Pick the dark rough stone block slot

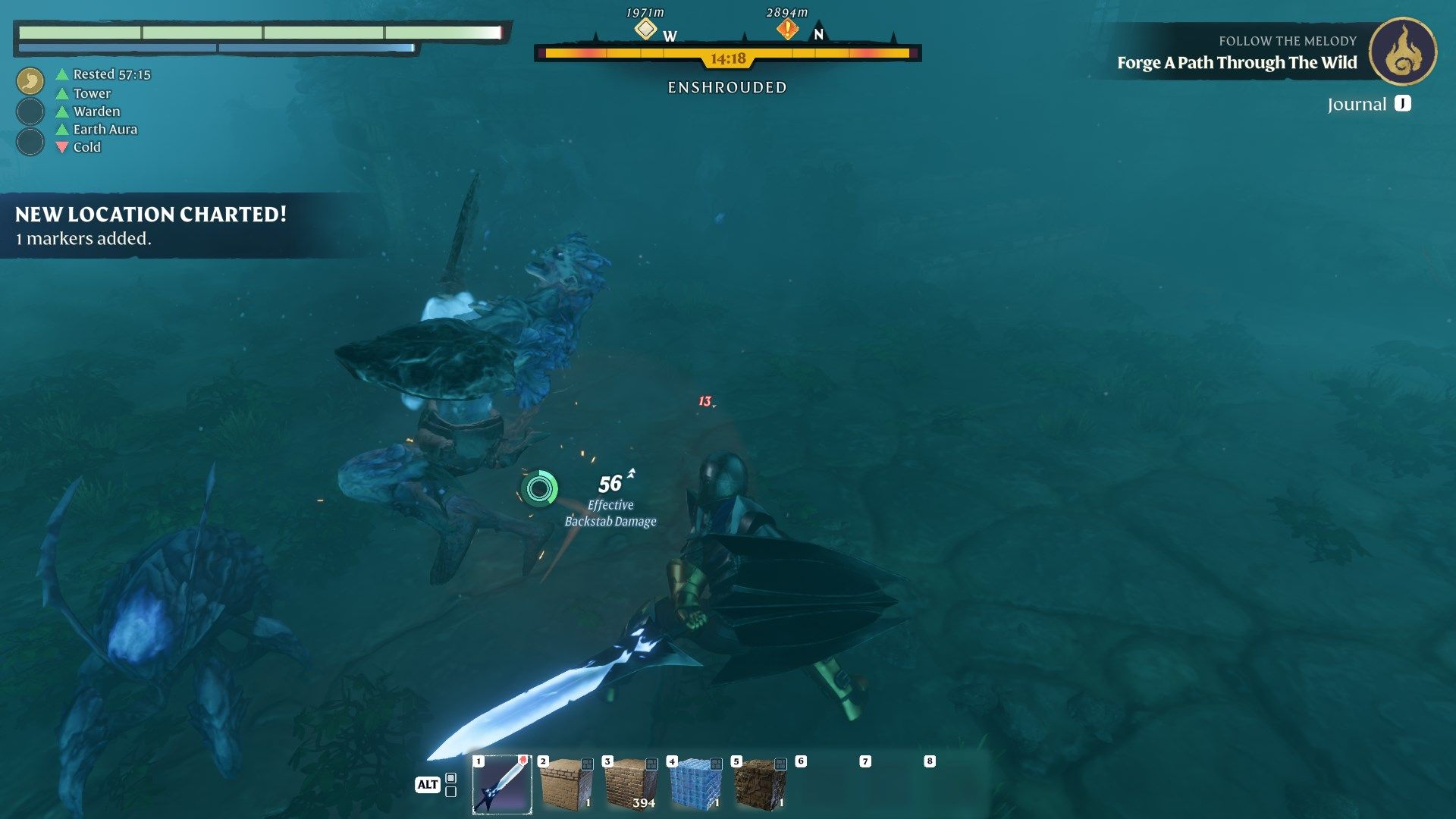(760, 784)
